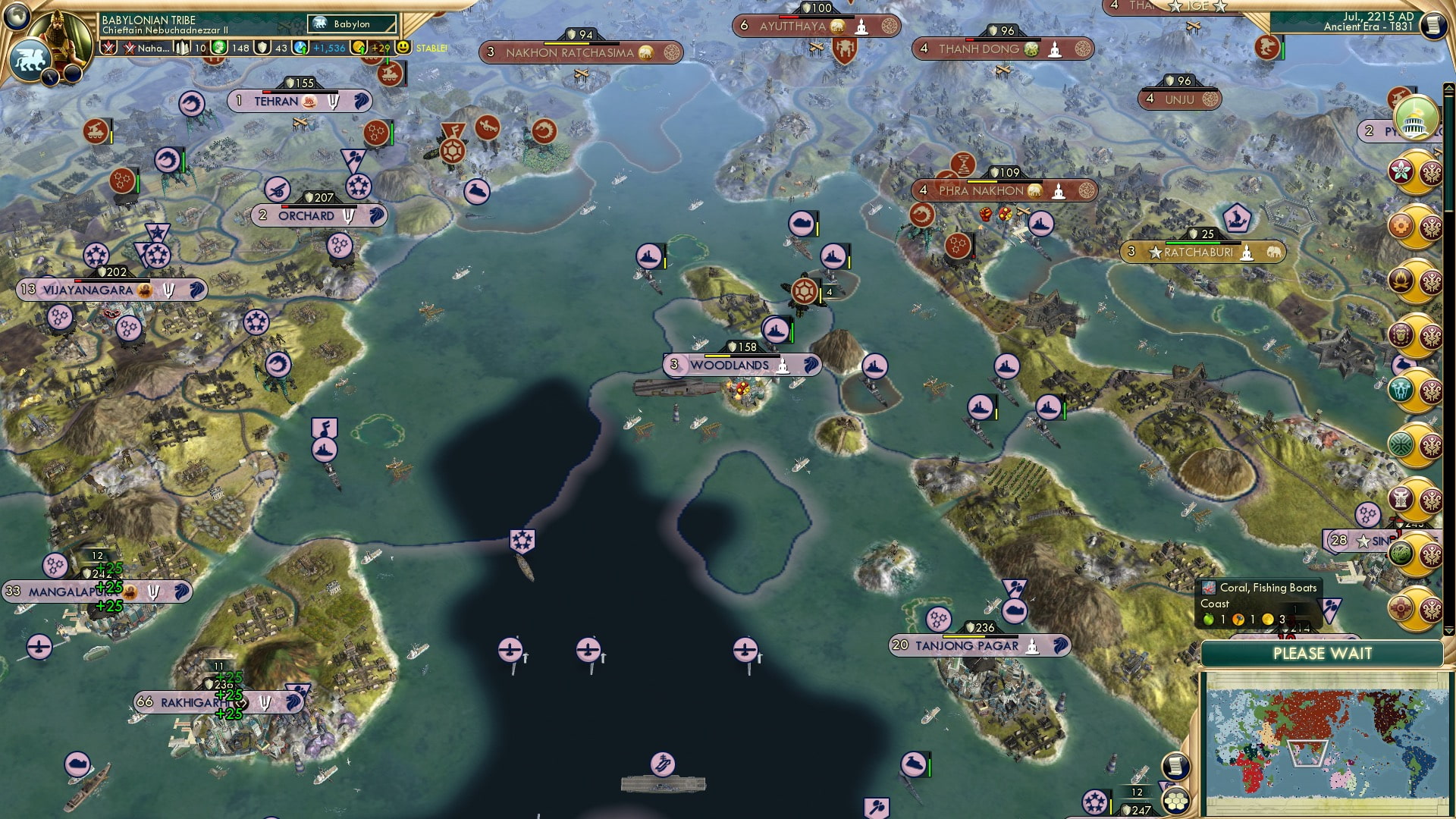The width and height of the screenshot is (1456, 819).
Task: Open the Babylon civilization name dropdown
Action: (x=351, y=24)
